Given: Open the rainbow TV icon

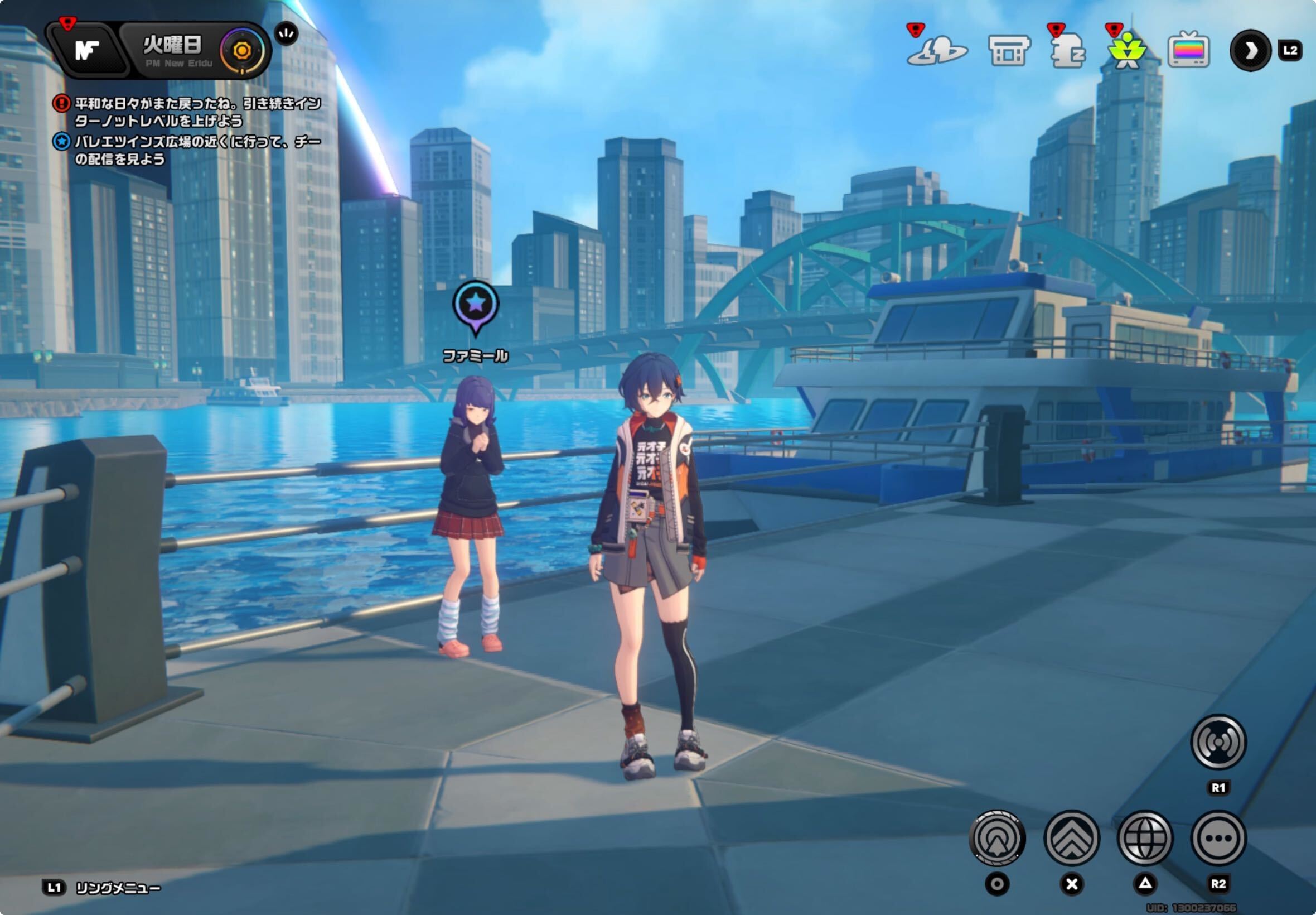Looking at the screenshot, I should coord(1188,51).
